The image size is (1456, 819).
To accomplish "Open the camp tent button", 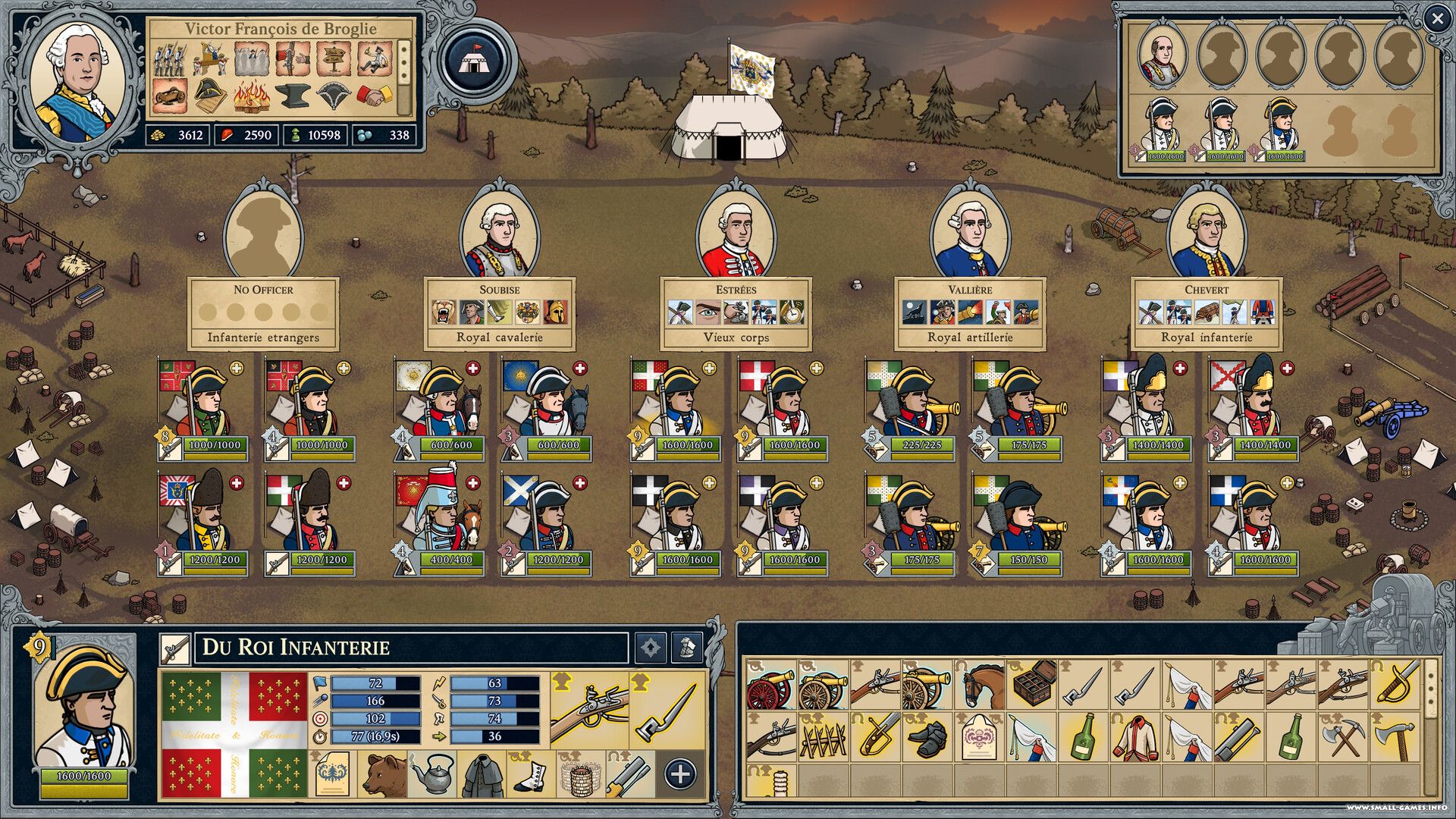I will (475, 61).
